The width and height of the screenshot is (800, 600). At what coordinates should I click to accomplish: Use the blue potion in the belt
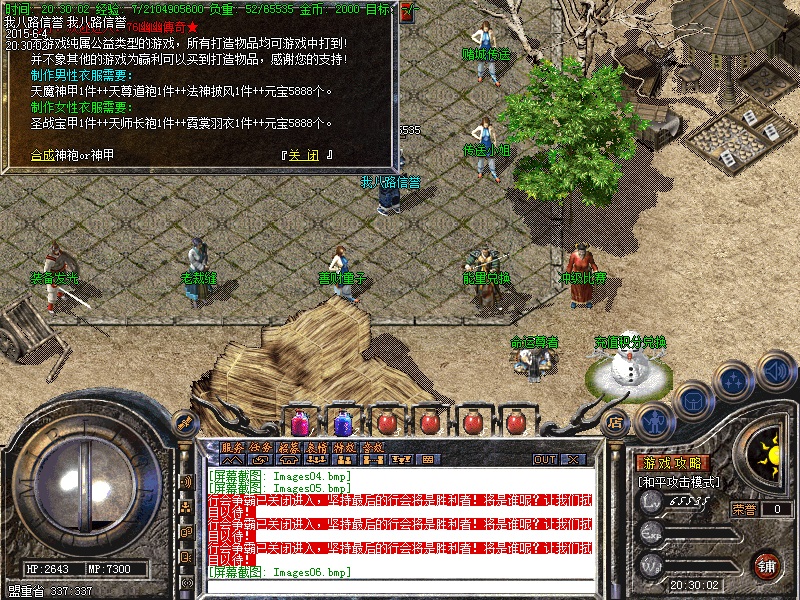click(344, 422)
